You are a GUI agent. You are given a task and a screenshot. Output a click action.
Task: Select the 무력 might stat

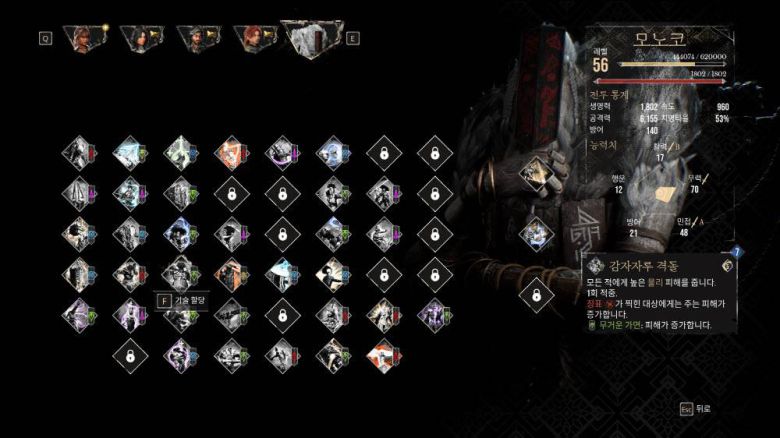coord(694,183)
